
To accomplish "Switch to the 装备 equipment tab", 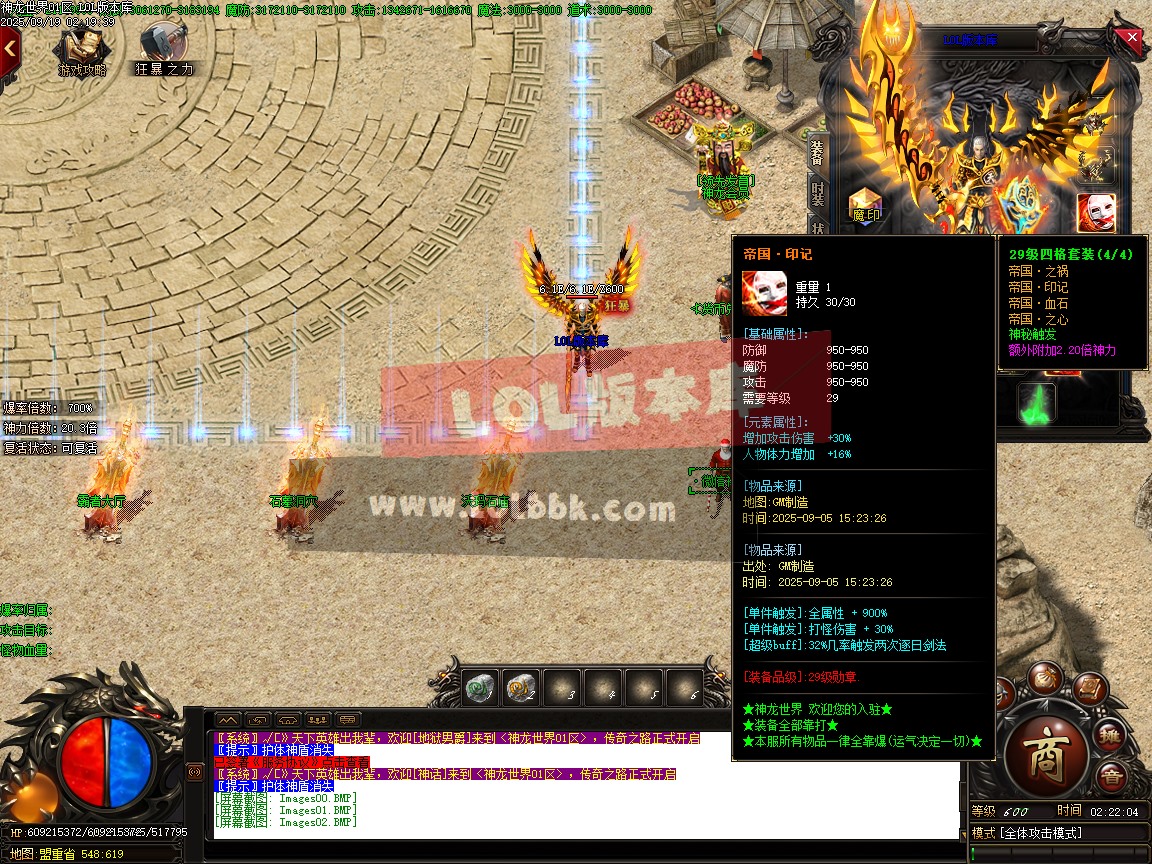I will tap(817, 153).
